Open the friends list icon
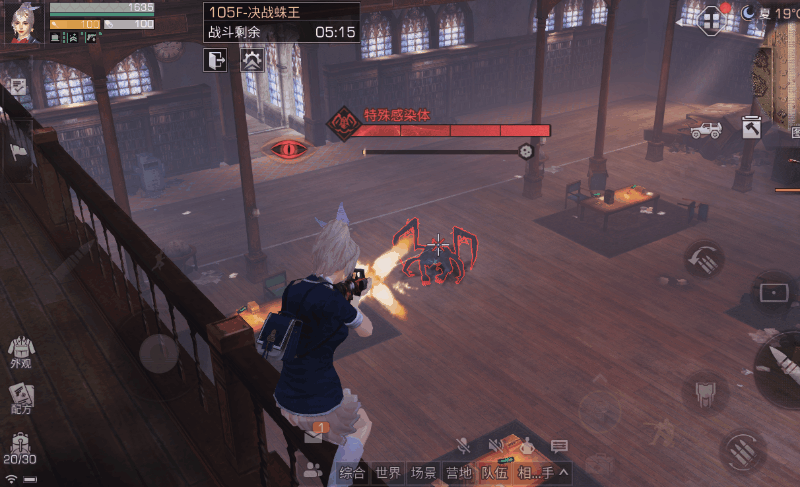The height and width of the screenshot is (487, 800). (x=313, y=469)
